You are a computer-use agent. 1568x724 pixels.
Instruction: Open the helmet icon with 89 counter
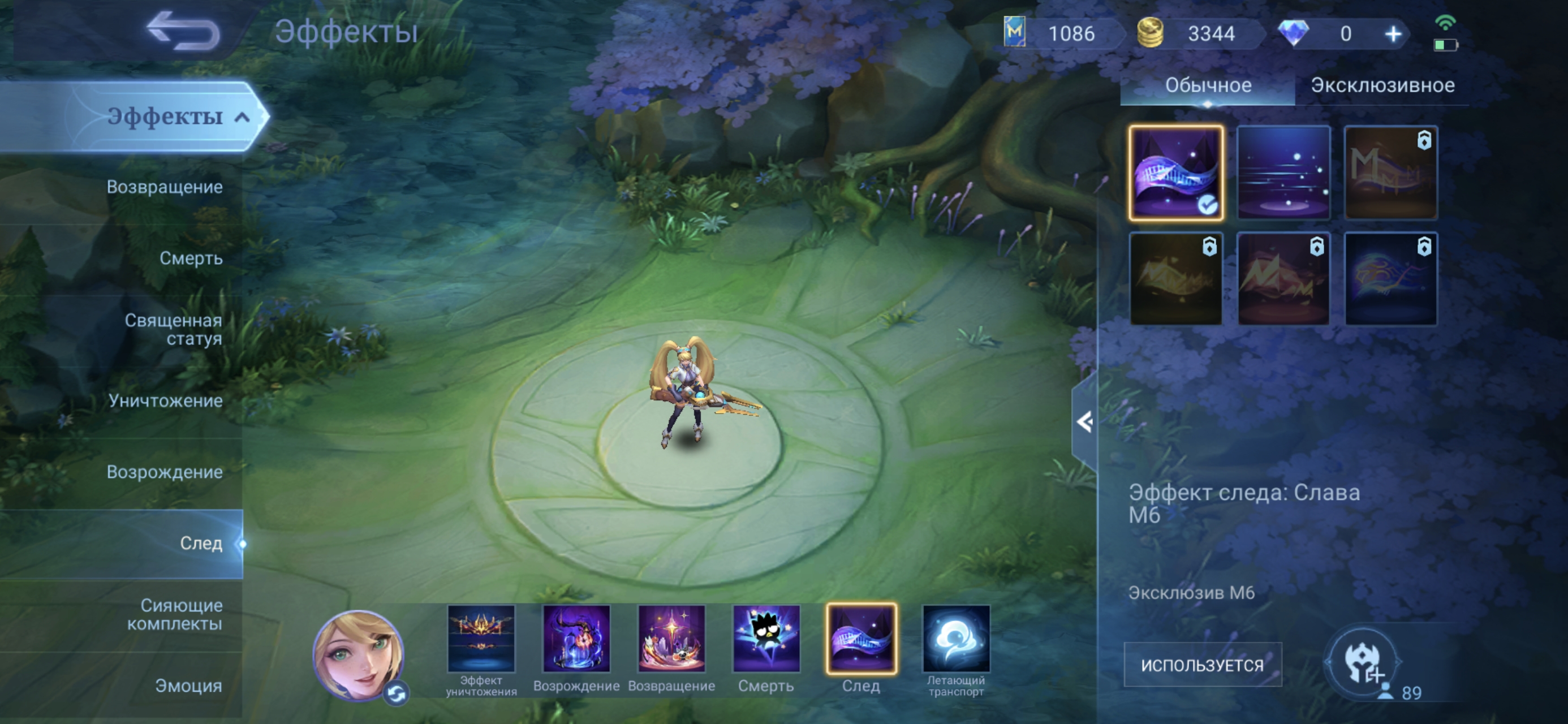1363,663
